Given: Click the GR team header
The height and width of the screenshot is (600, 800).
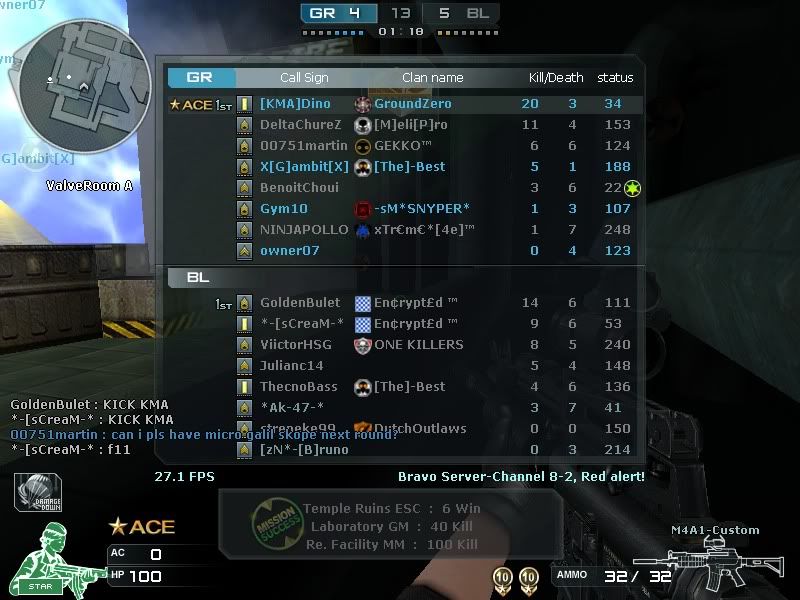Looking at the screenshot, I should (x=200, y=77).
